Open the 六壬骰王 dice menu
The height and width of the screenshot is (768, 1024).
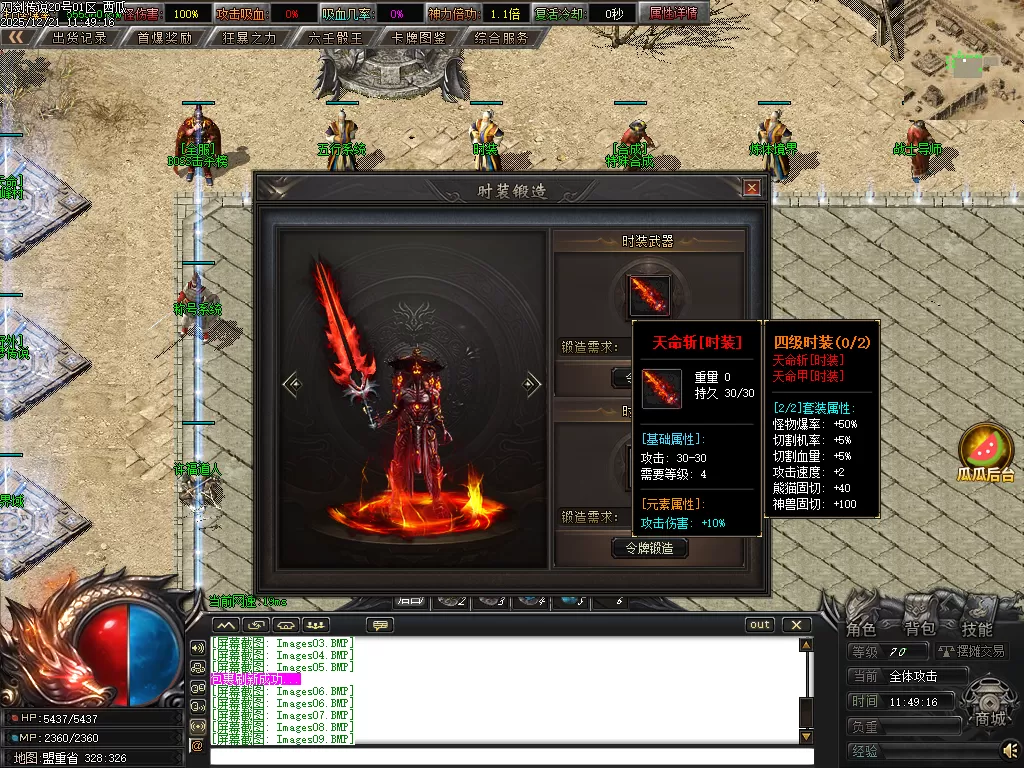[x=334, y=38]
